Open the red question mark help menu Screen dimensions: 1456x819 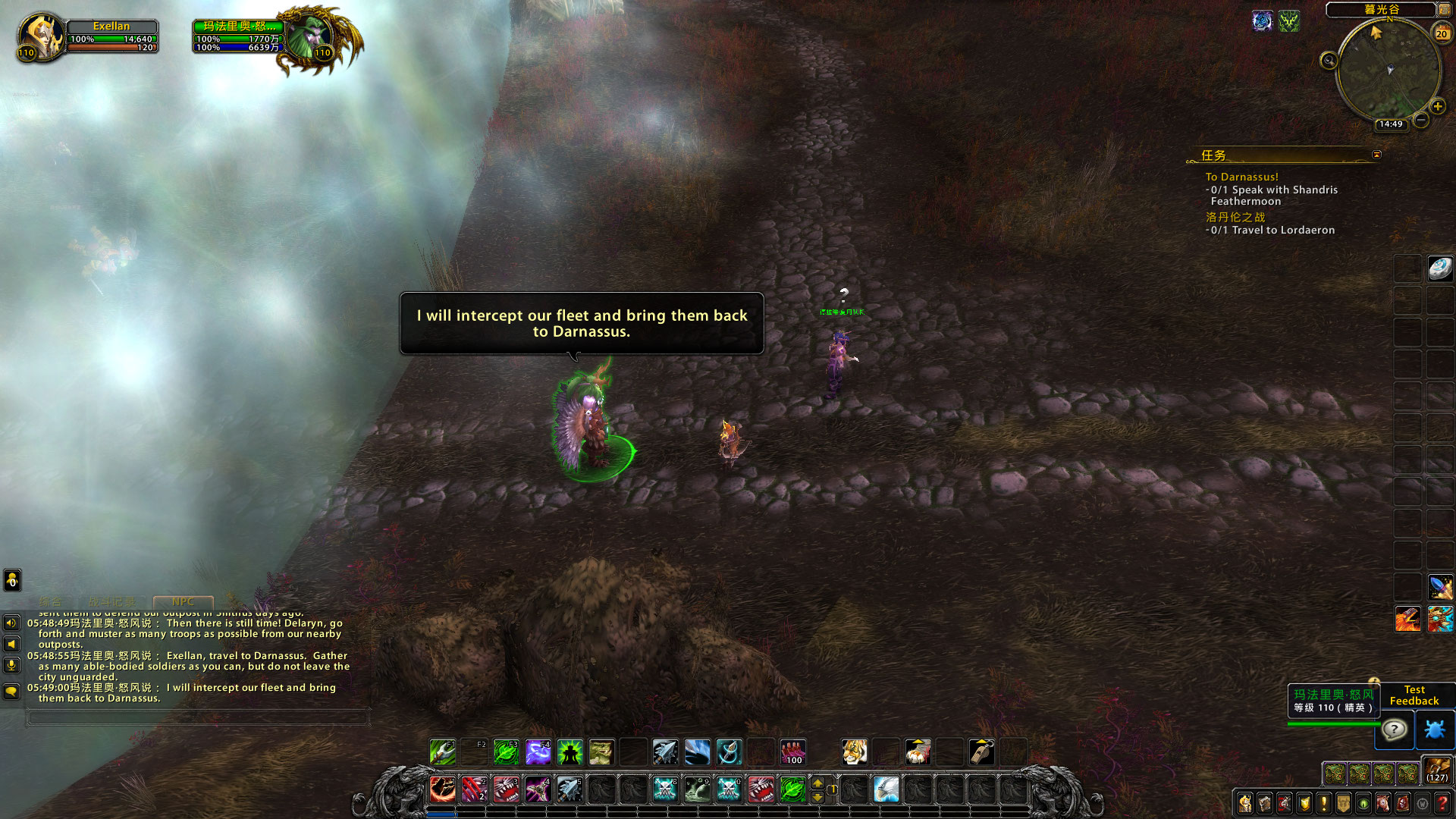(x=1442, y=803)
